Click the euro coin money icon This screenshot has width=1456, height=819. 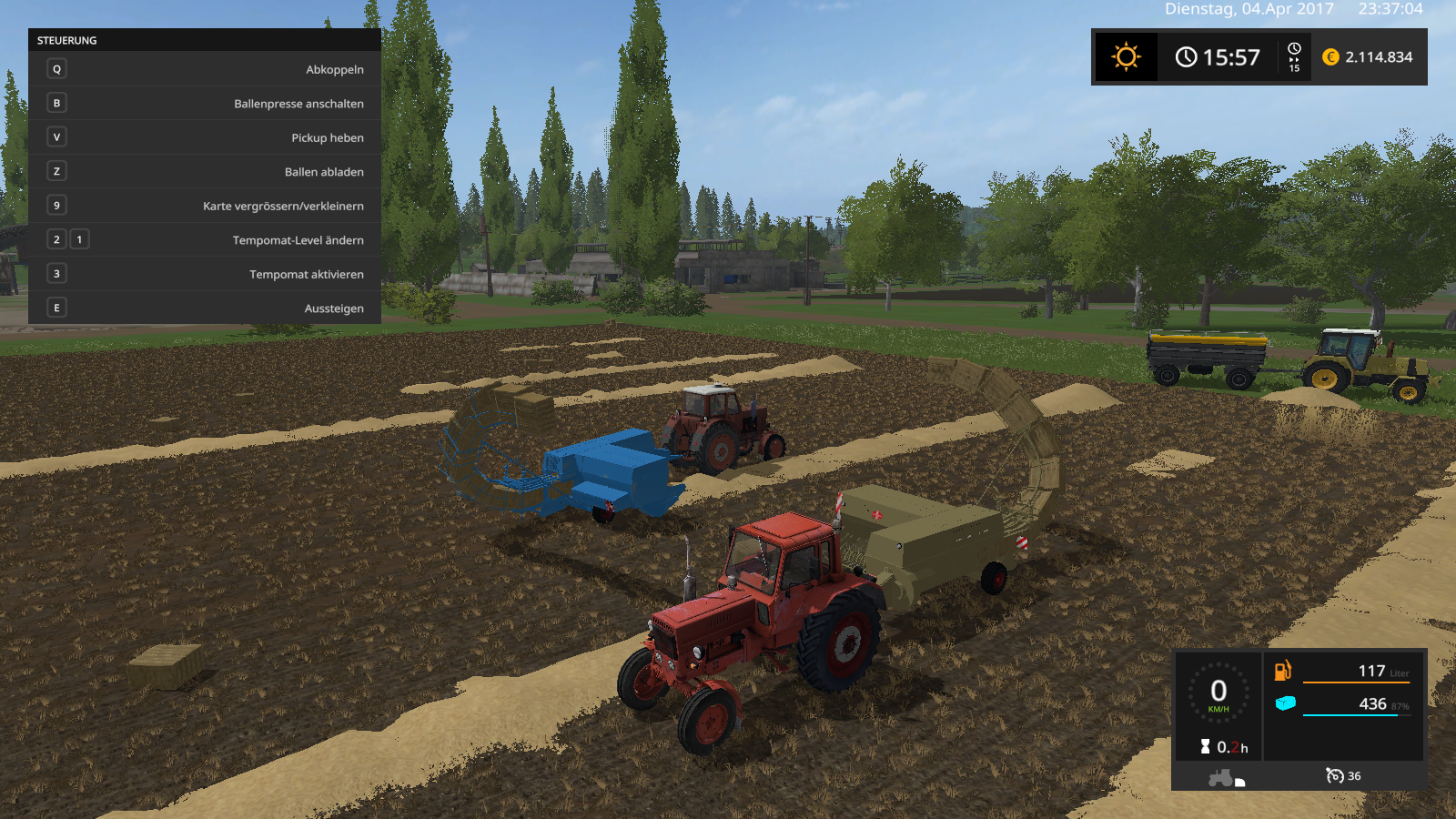[x=1330, y=57]
